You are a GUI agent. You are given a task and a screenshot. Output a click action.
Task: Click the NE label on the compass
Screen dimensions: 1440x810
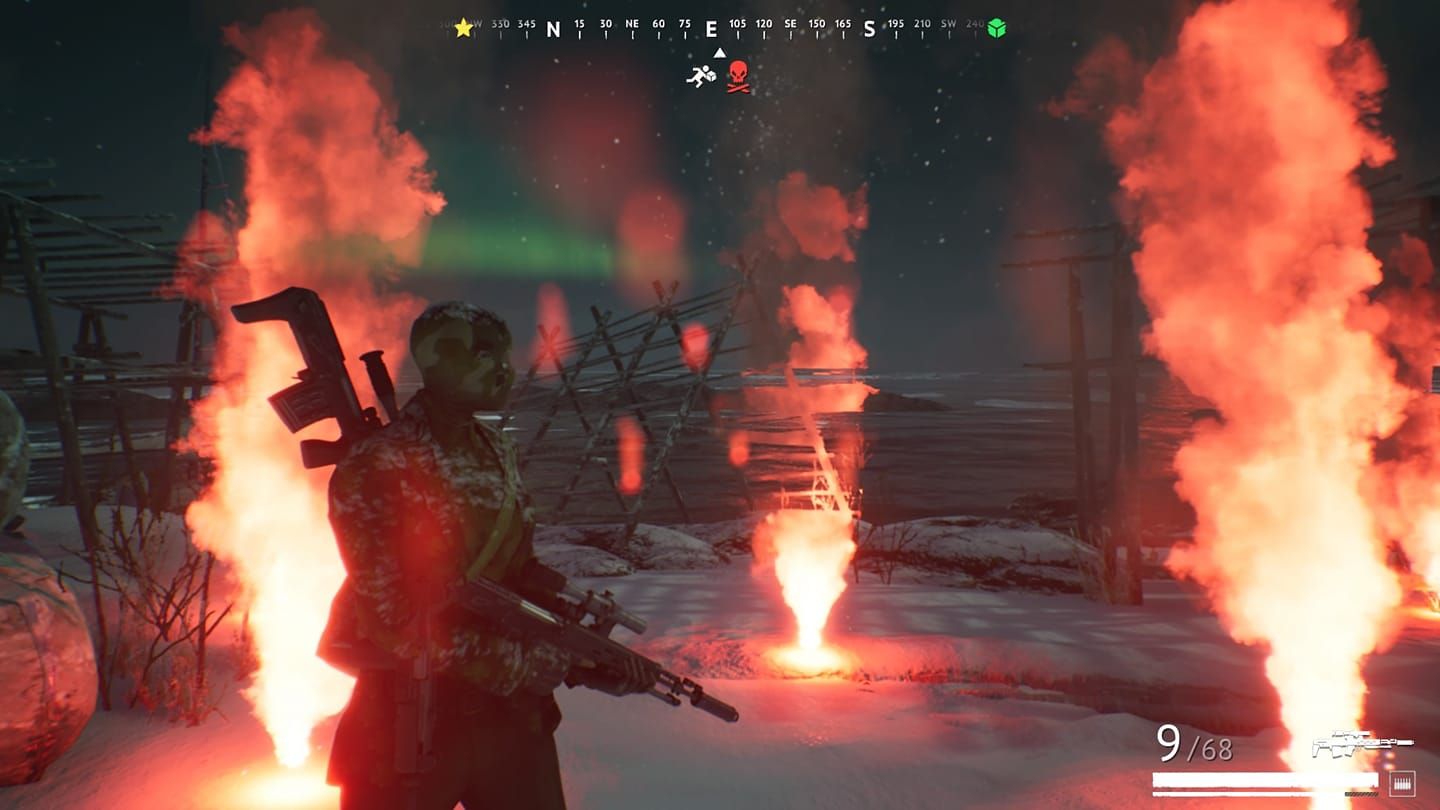(631, 24)
